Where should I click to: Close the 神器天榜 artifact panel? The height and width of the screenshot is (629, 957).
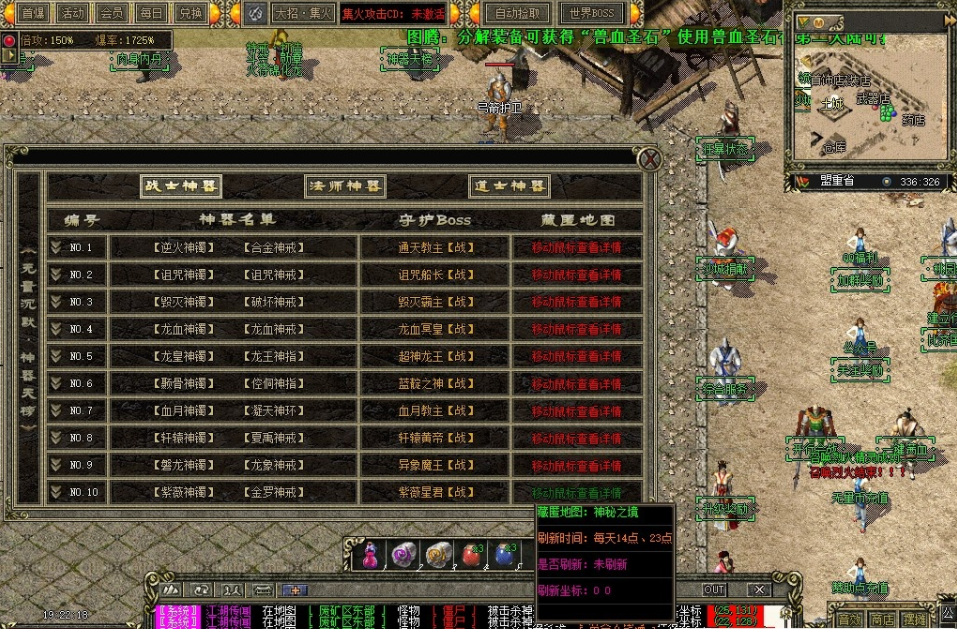tap(650, 159)
